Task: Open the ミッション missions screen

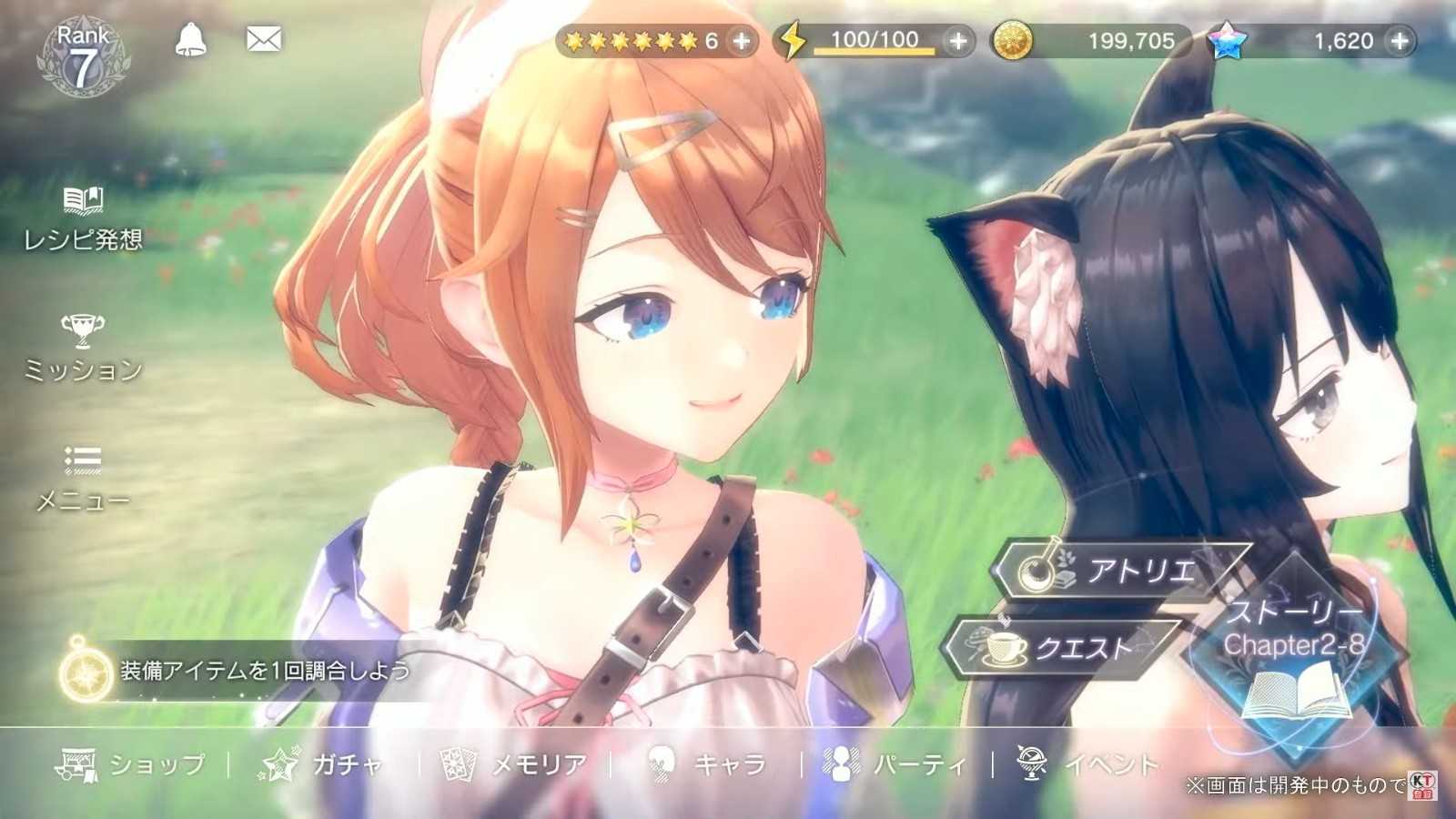Action: point(83,348)
